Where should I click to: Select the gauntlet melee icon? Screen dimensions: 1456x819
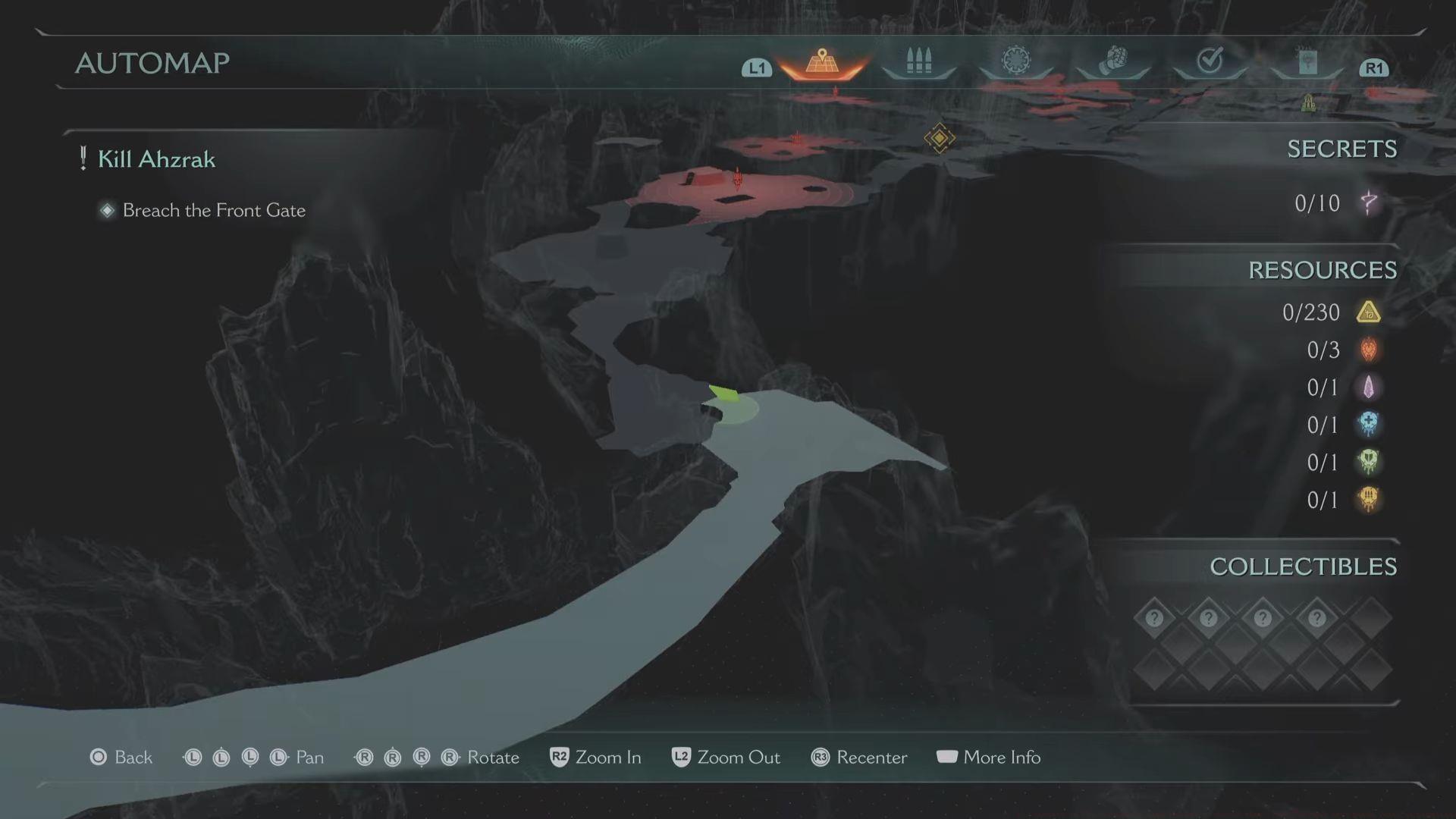[1113, 61]
